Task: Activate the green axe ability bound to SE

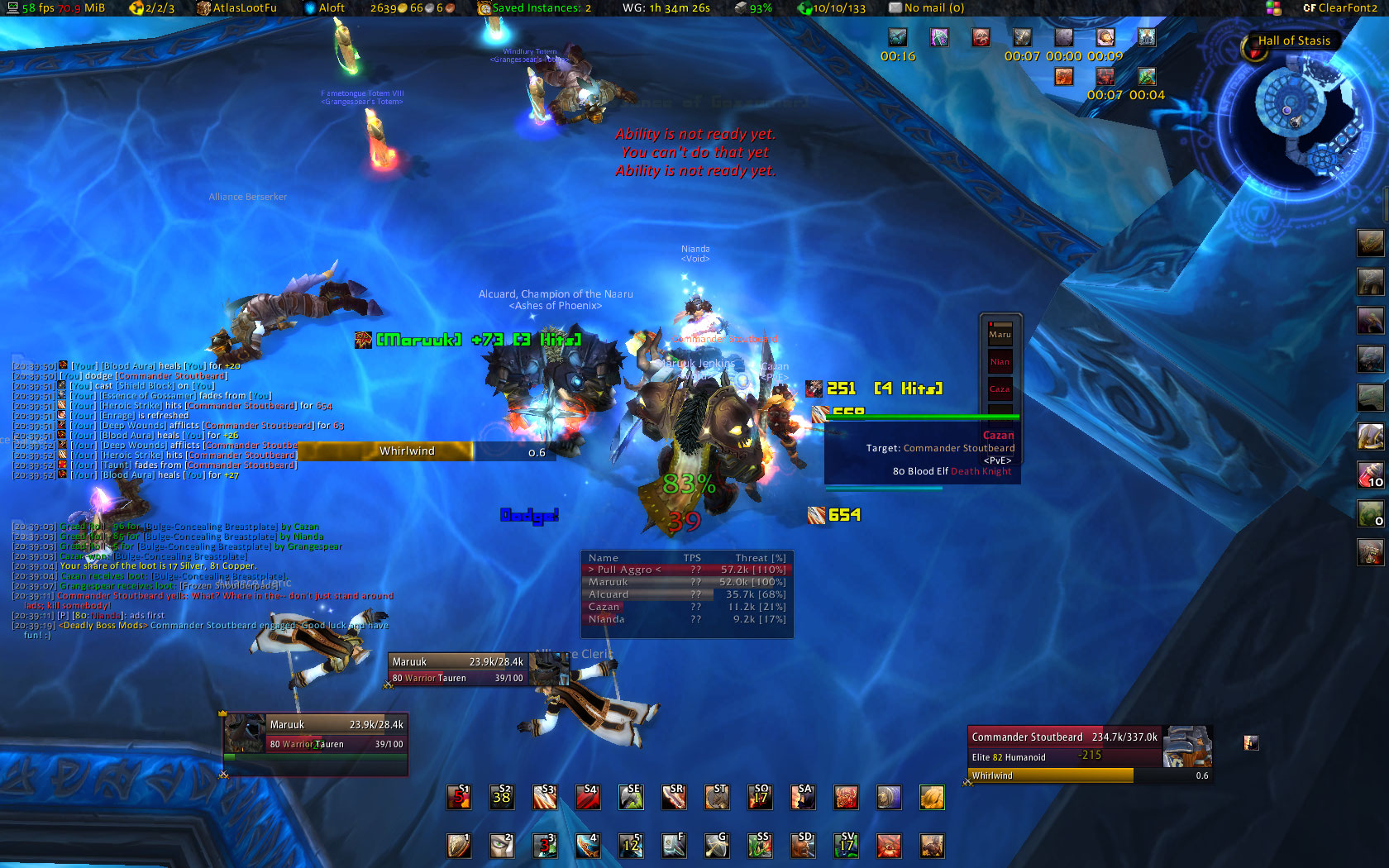Action: [x=631, y=797]
